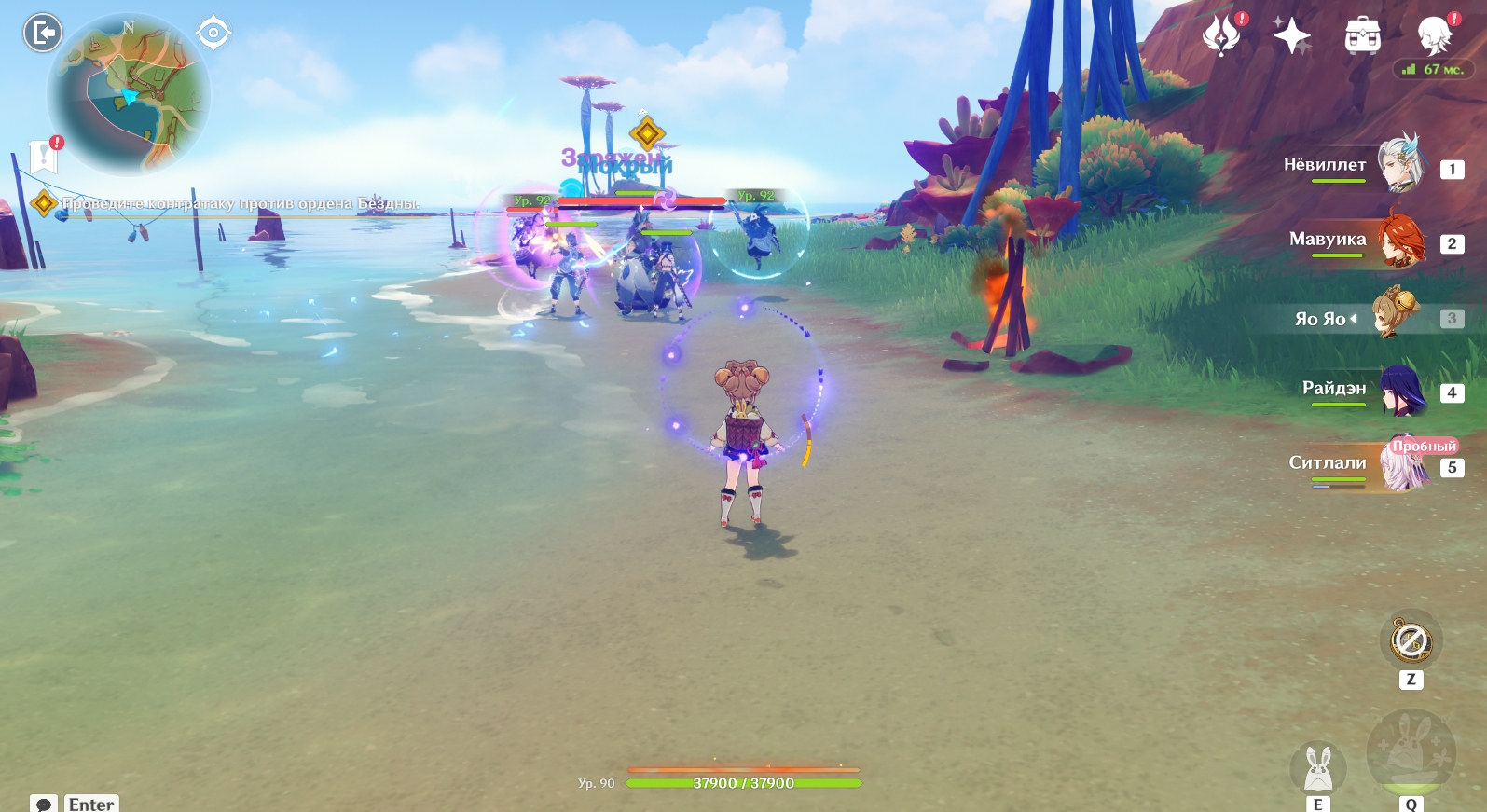
Task: Open the event flame emblem icon
Action: point(1221,35)
